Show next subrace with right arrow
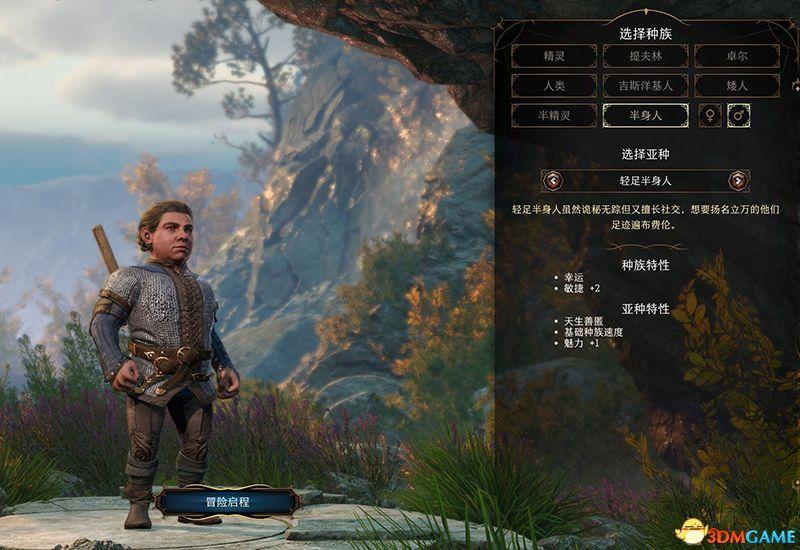Viewport: 800px width, 550px height. (738, 181)
